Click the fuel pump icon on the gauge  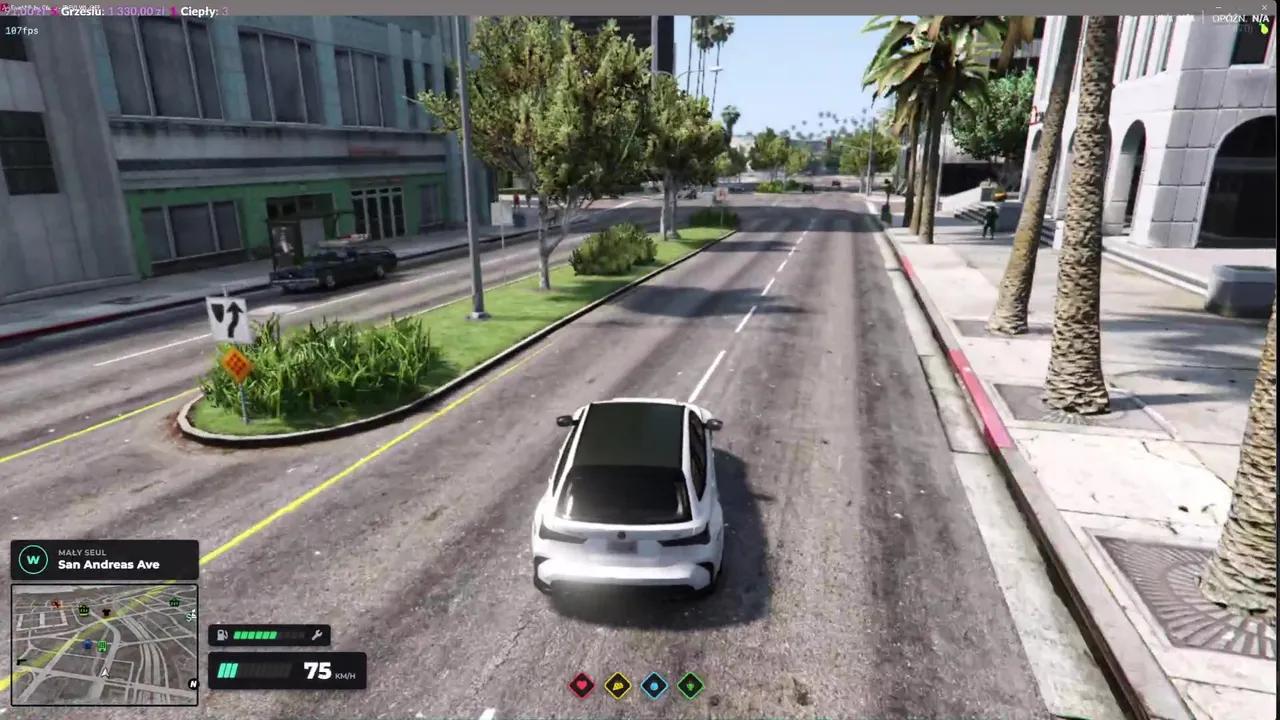tap(222, 635)
